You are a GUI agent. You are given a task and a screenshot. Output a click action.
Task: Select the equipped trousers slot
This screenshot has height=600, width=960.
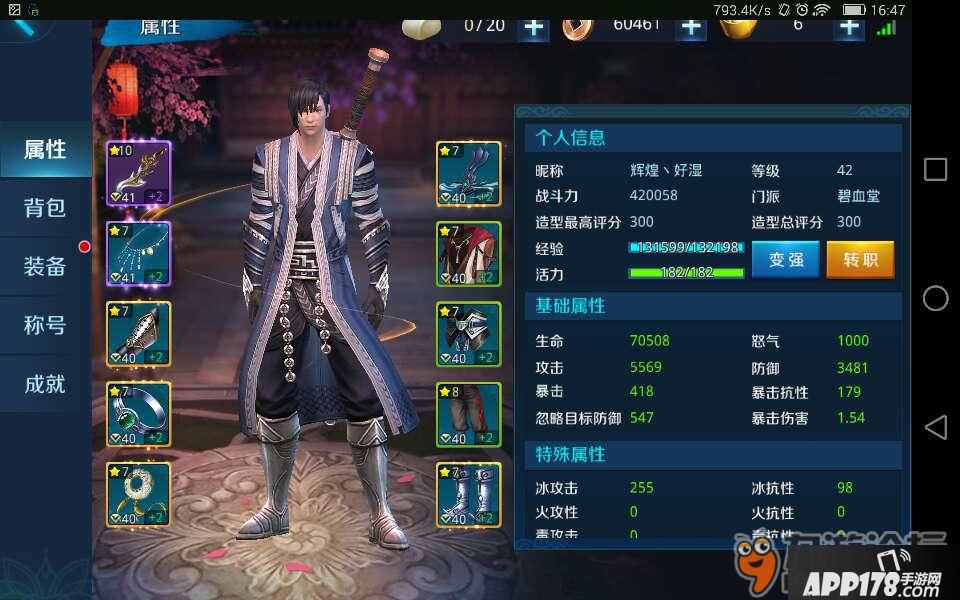pyautogui.click(x=468, y=414)
